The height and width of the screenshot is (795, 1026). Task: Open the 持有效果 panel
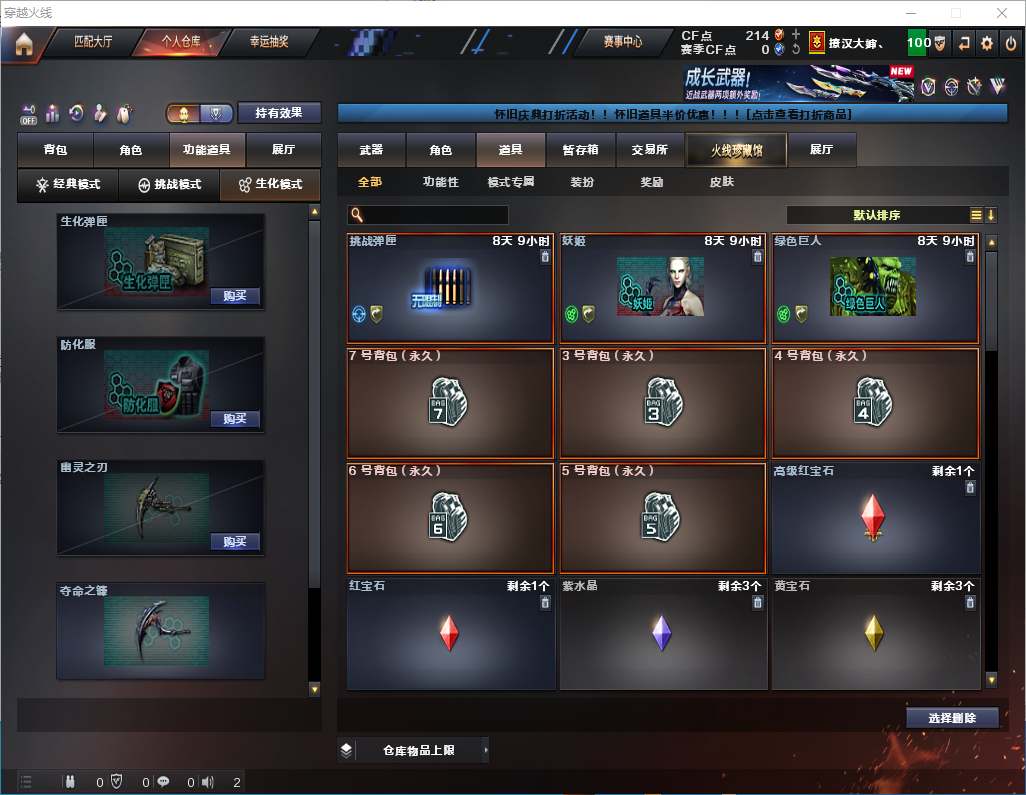(279, 113)
